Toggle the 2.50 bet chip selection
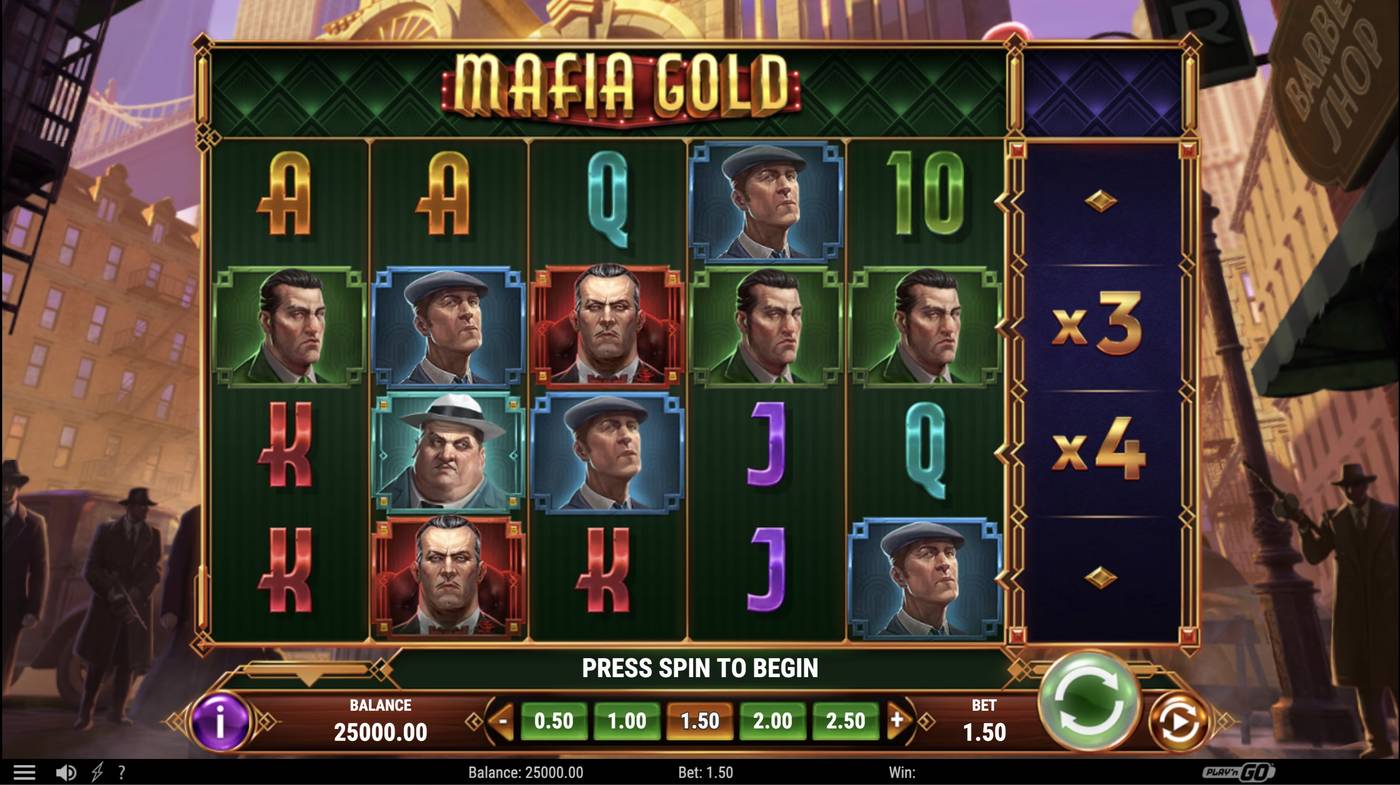Image resolution: width=1400 pixels, height=785 pixels. pos(845,719)
